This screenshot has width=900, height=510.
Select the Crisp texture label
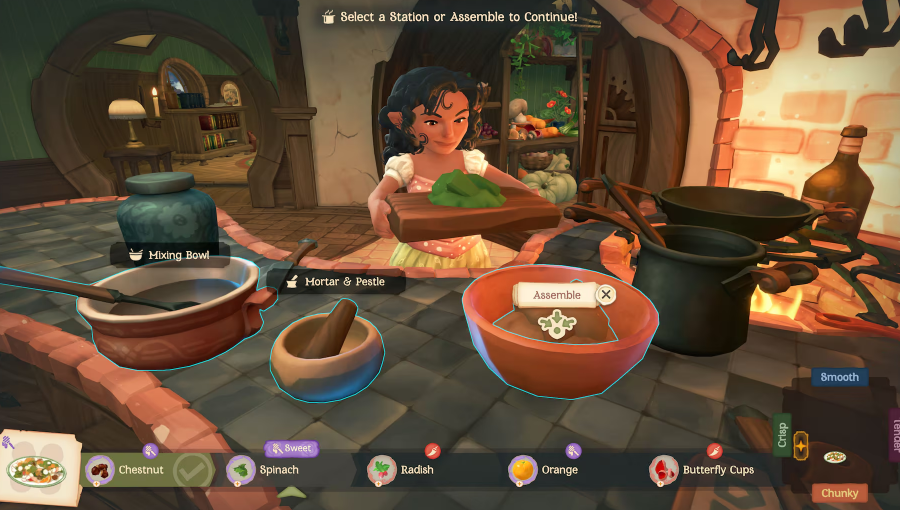point(782,435)
